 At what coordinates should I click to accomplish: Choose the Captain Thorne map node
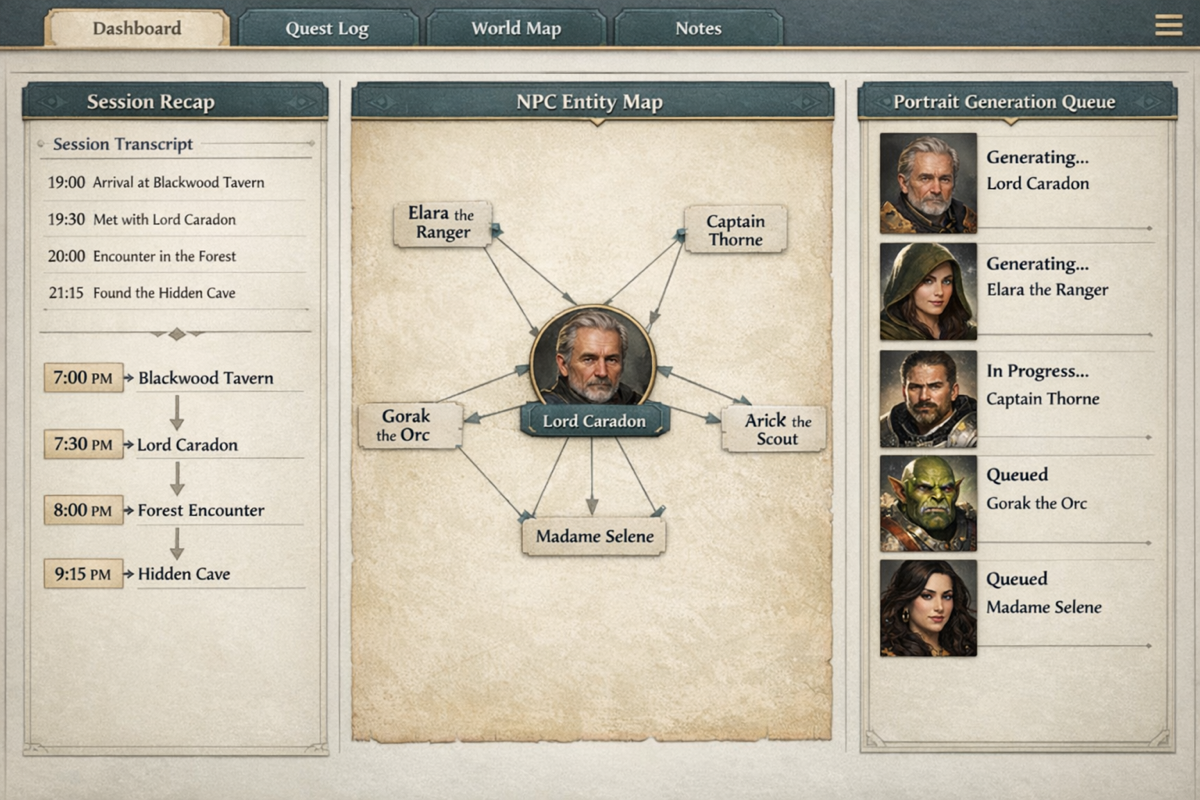click(x=735, y=229)
